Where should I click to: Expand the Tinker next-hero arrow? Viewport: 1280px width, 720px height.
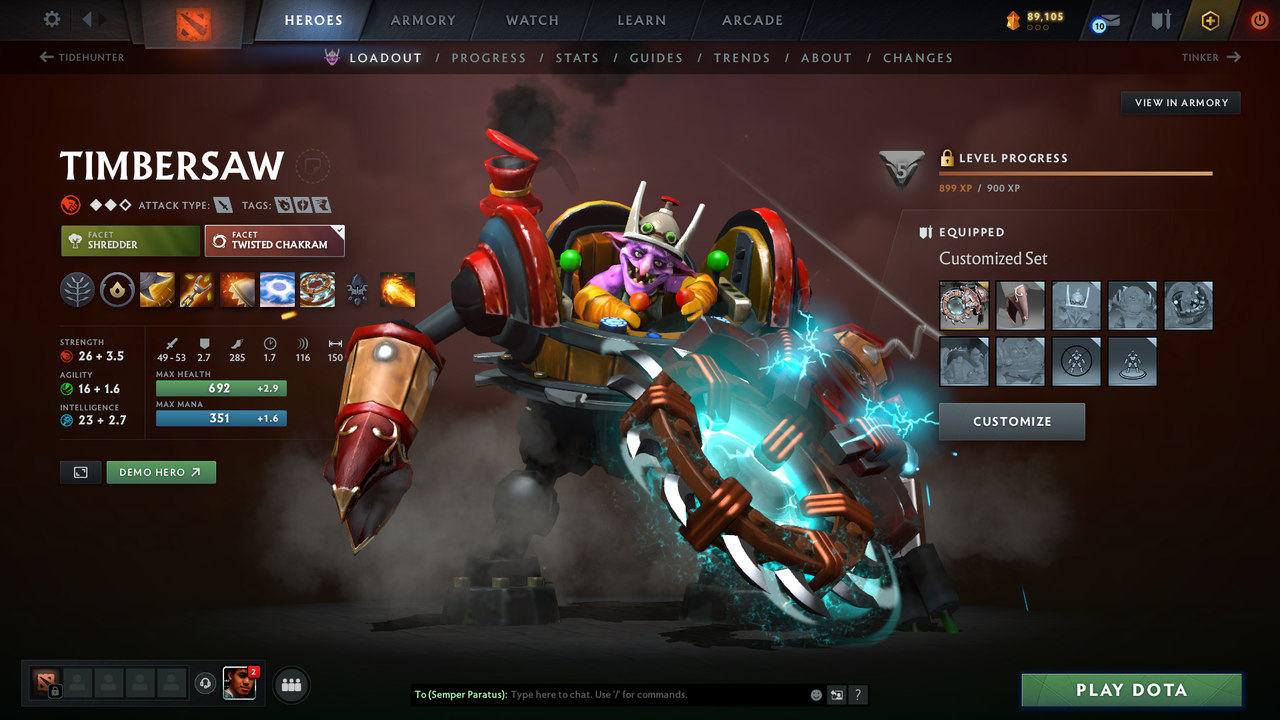click(1234, 57)
